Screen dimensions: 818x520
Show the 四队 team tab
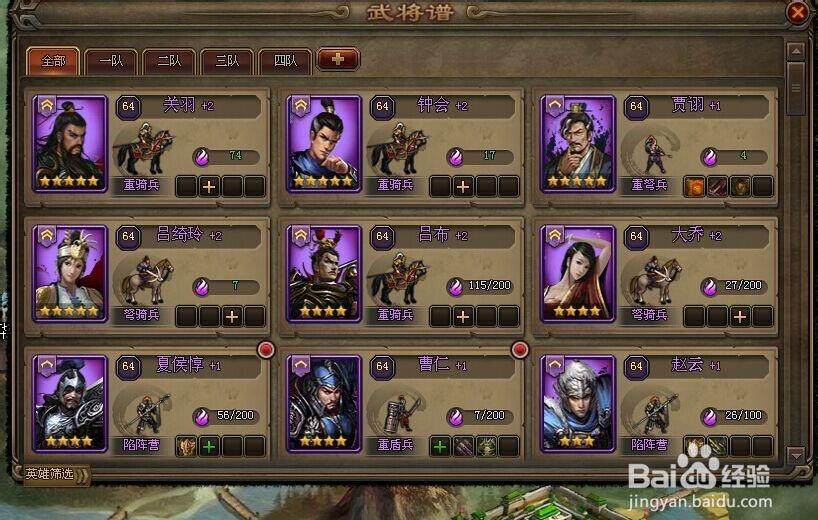(285, 60)
